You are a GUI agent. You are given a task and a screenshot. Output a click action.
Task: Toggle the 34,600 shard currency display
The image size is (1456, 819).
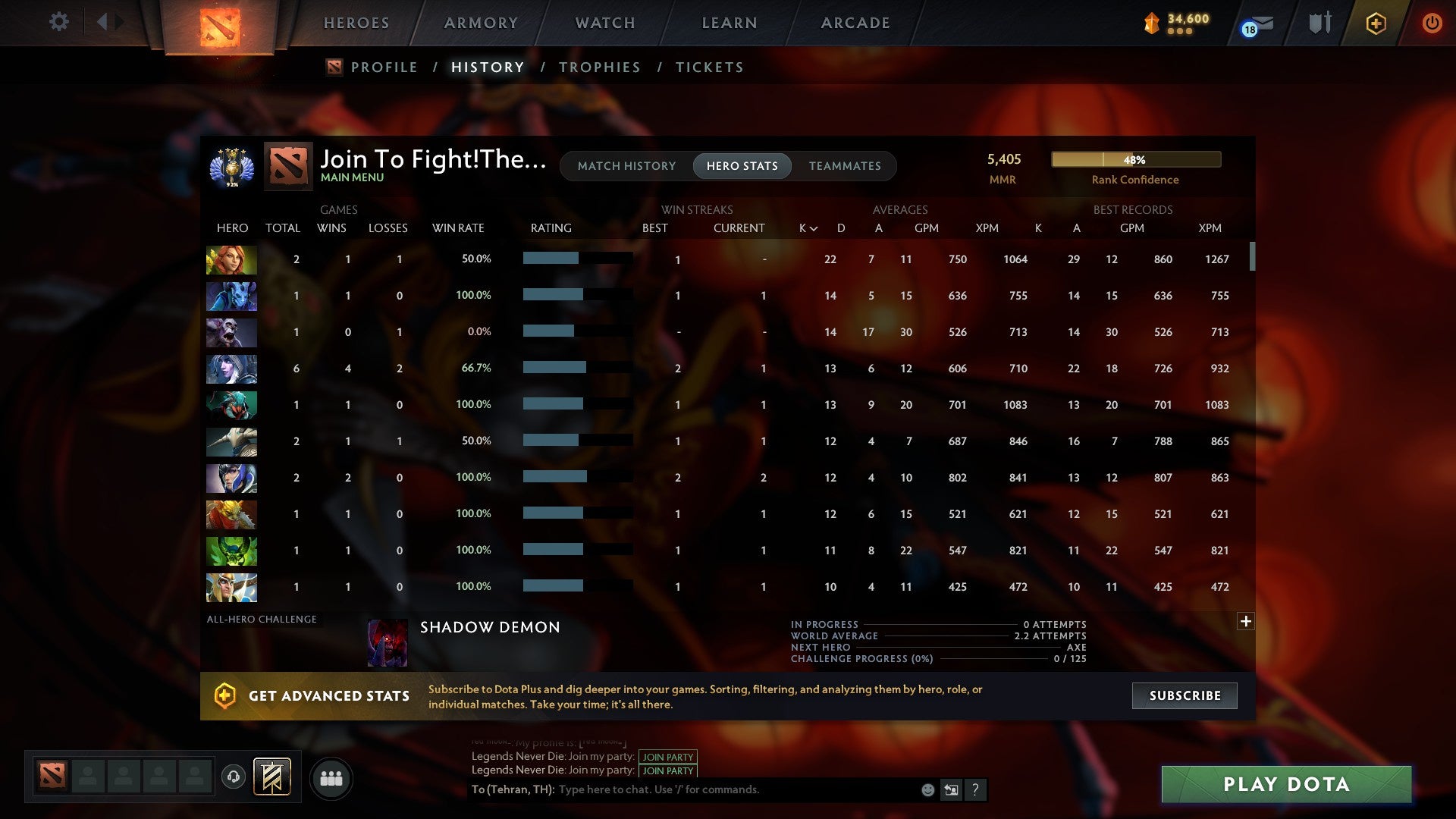[x=1175, y=23]
